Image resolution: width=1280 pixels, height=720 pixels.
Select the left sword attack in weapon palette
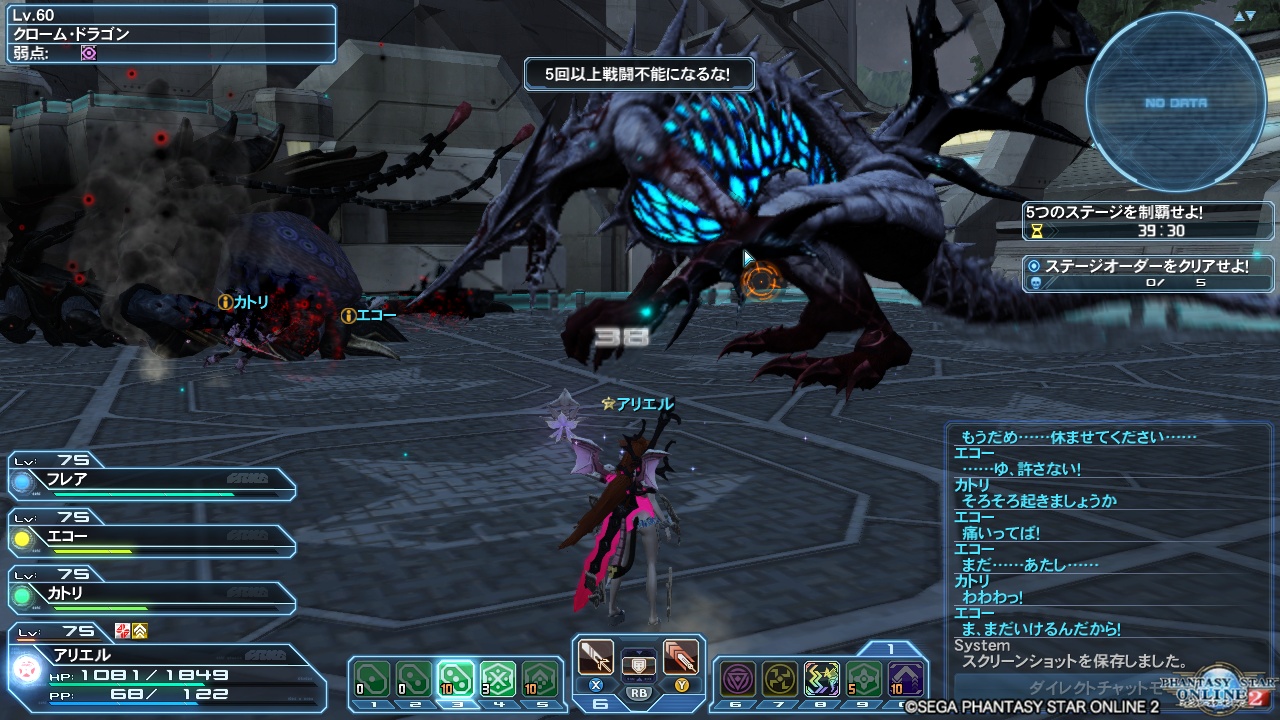click(x=596, y=657)
